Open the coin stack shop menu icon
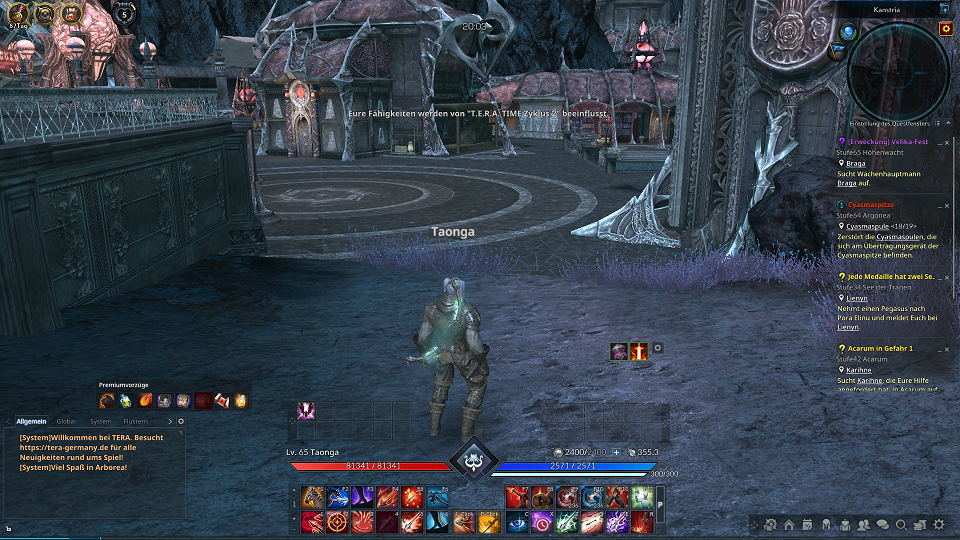The width and height of the screenshot is (960, 540). [x=919, y=524]
